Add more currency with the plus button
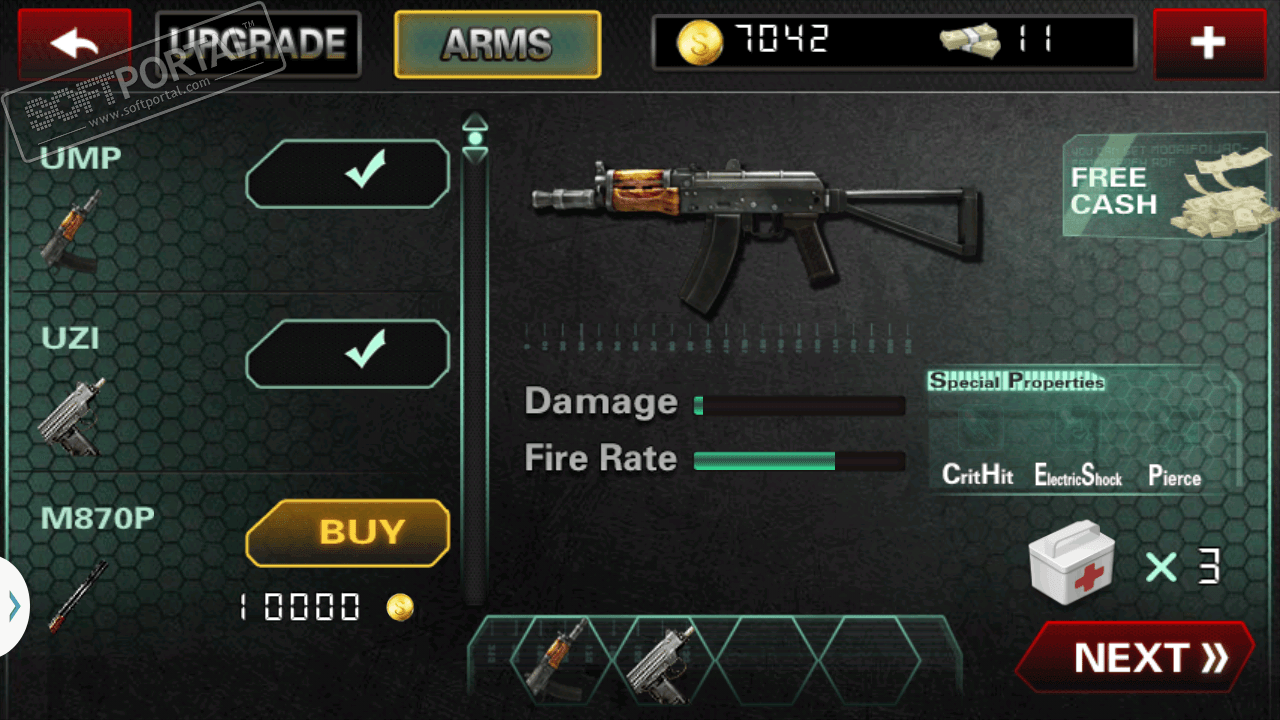Screen dimensions: 1280x720 (x=1208, y=43)
